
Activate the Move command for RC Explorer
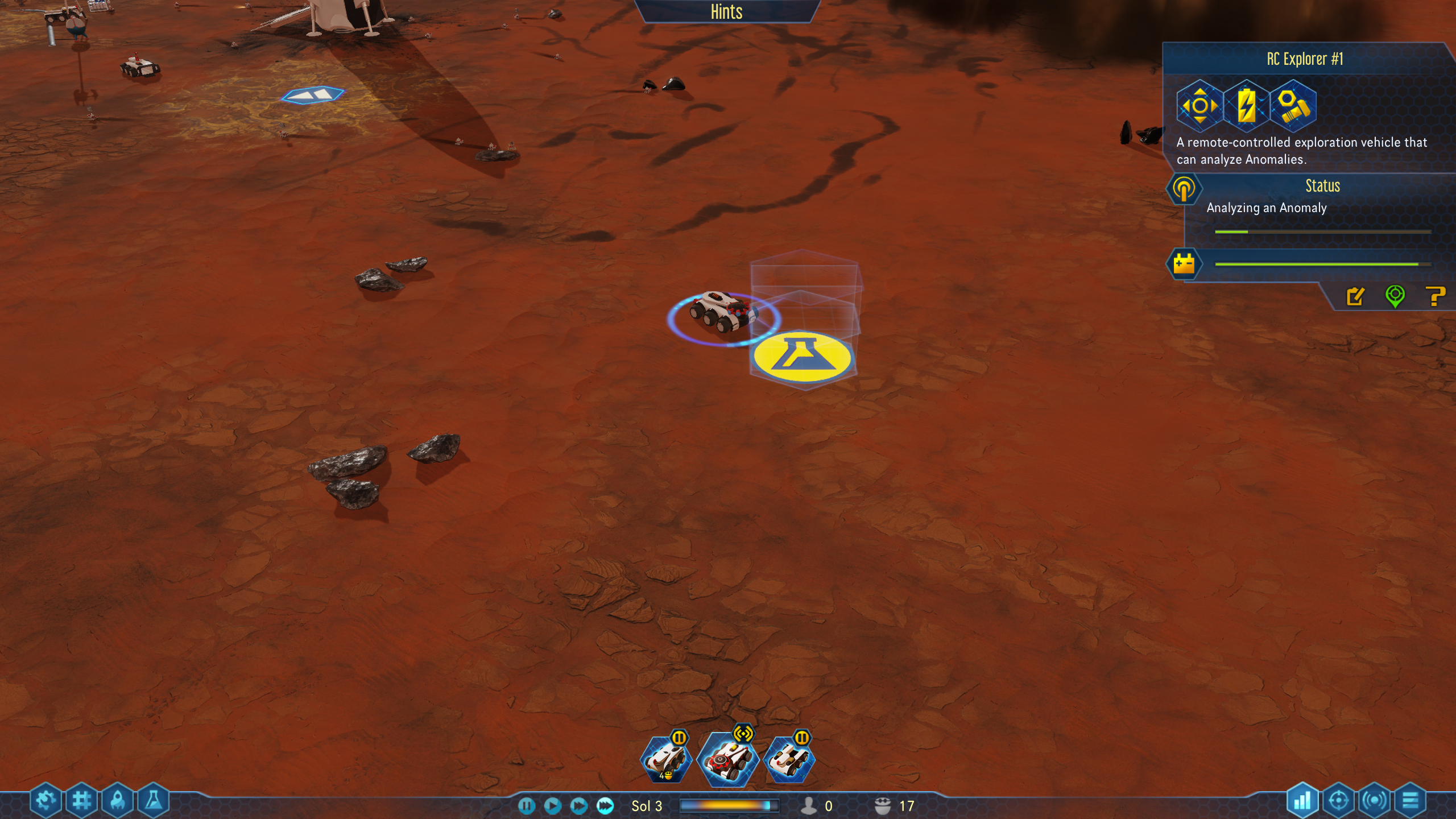click(x=1199, y=106)
